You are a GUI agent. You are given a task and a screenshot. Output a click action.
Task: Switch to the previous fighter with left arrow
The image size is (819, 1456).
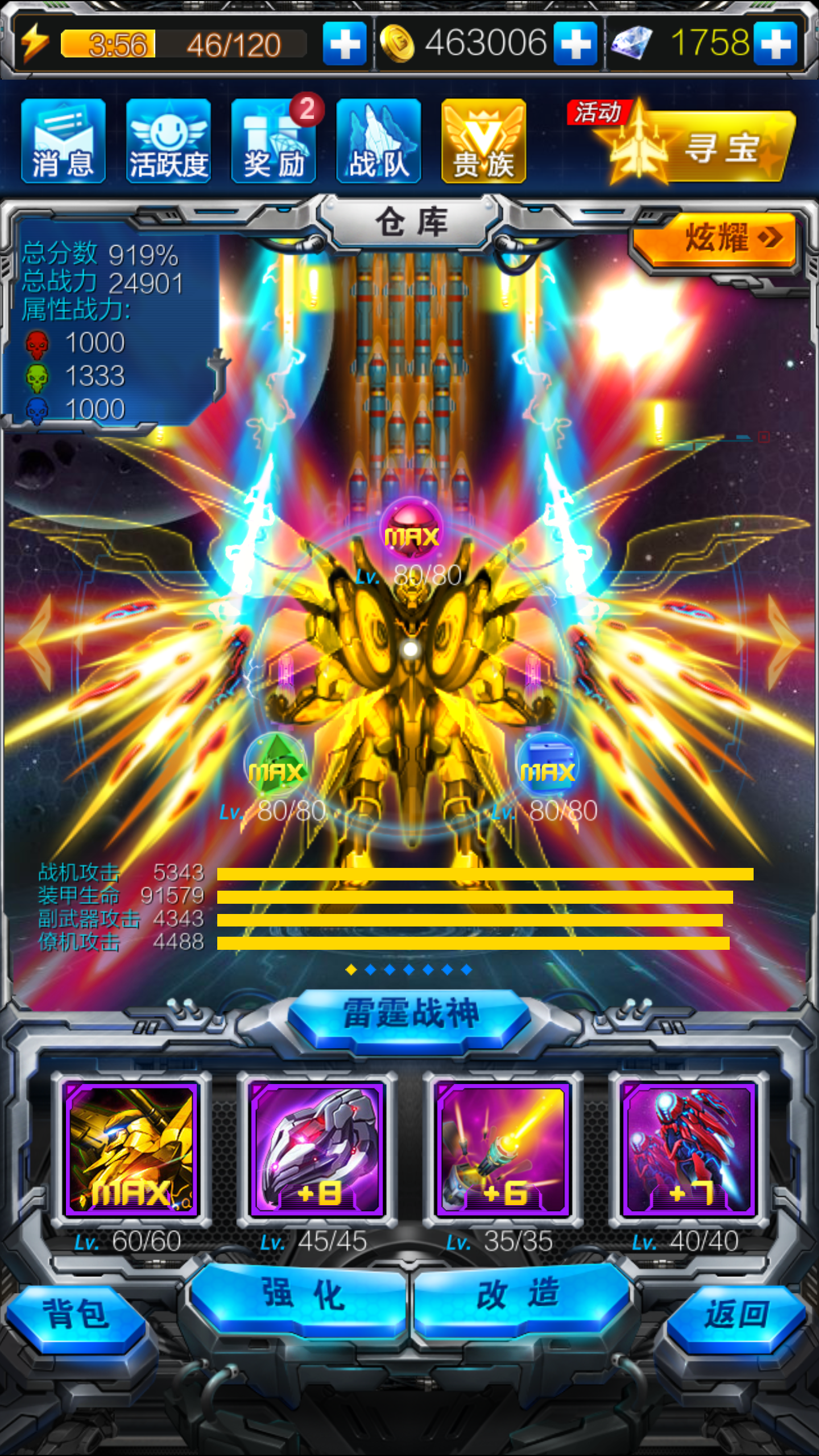tap(35, 643)
